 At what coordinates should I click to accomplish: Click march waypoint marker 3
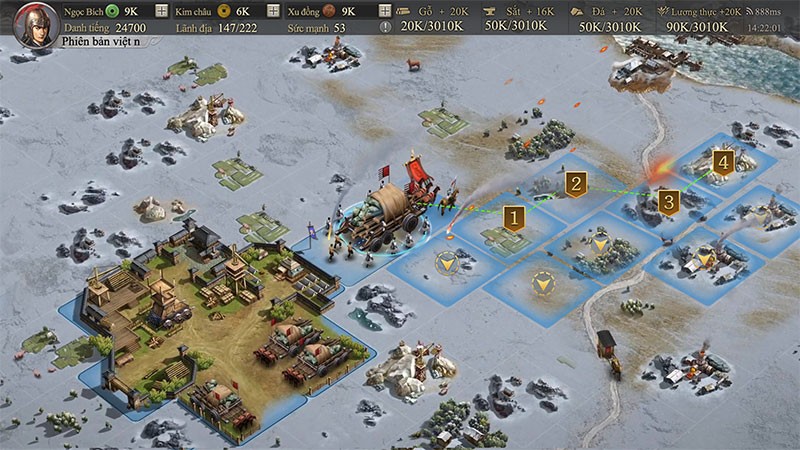[x=669, y=202]
